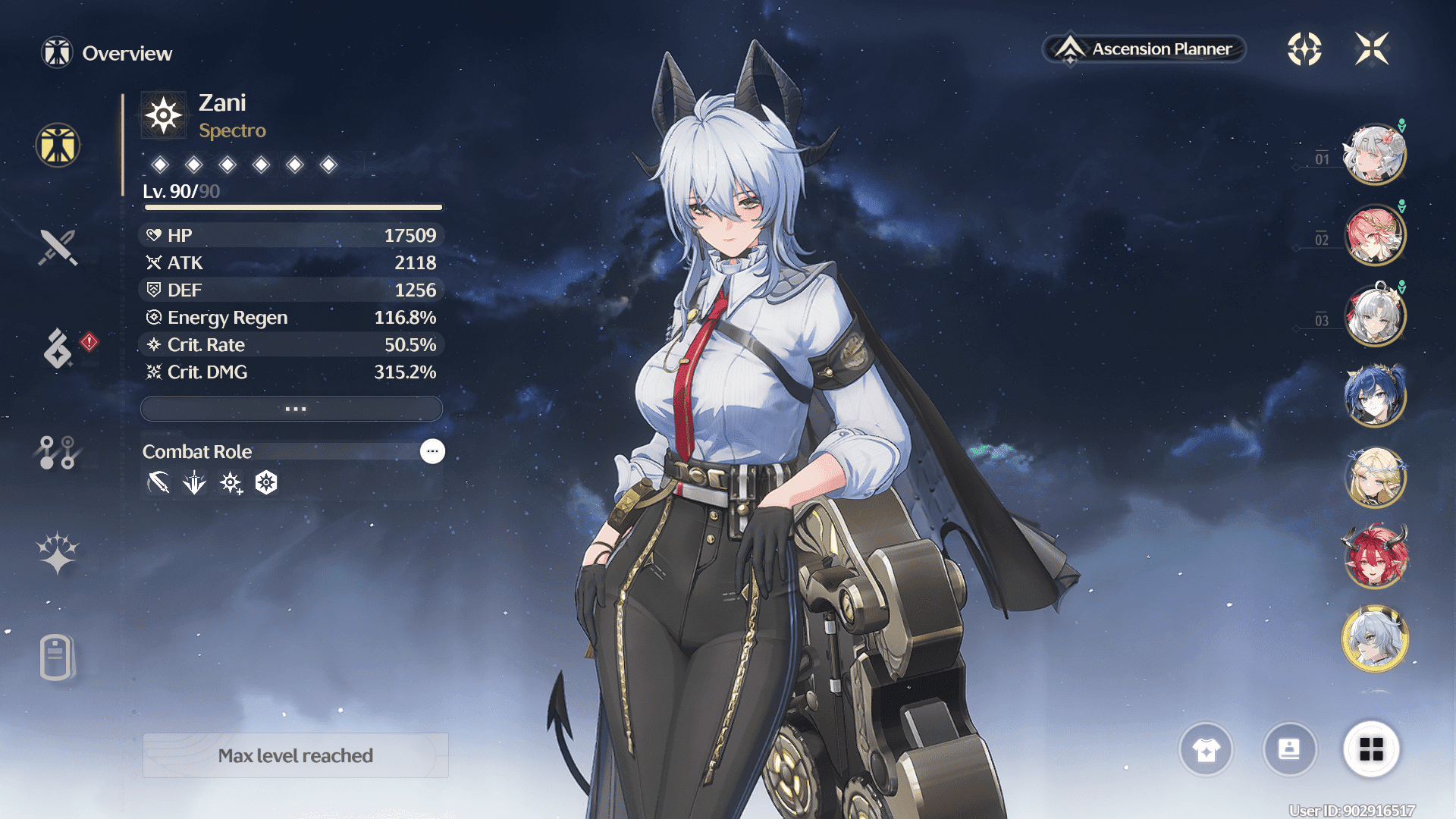Select the first team member with white hair
This screenshot has height=819, width=1456.
coord(1374,155)
